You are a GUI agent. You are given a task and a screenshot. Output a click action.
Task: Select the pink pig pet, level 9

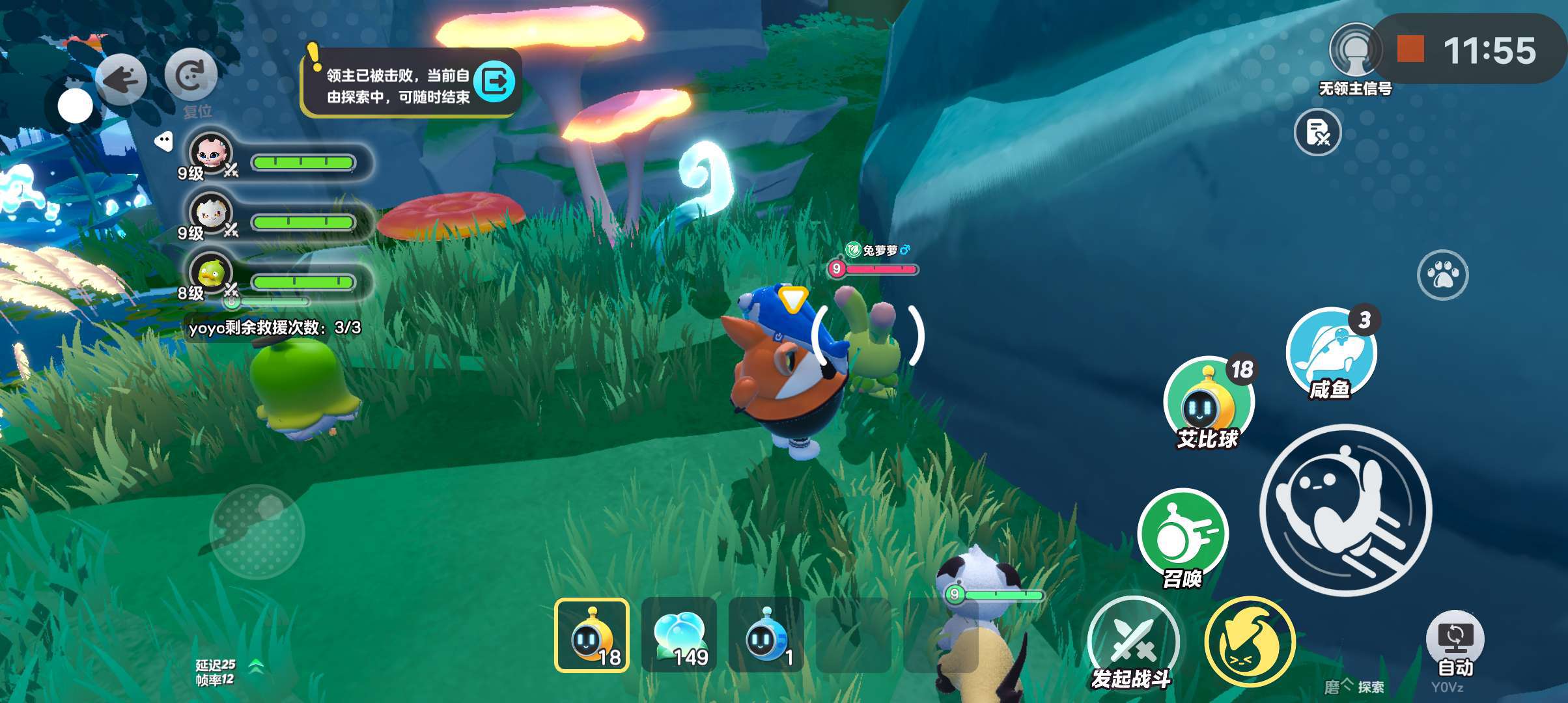(210, 154)
